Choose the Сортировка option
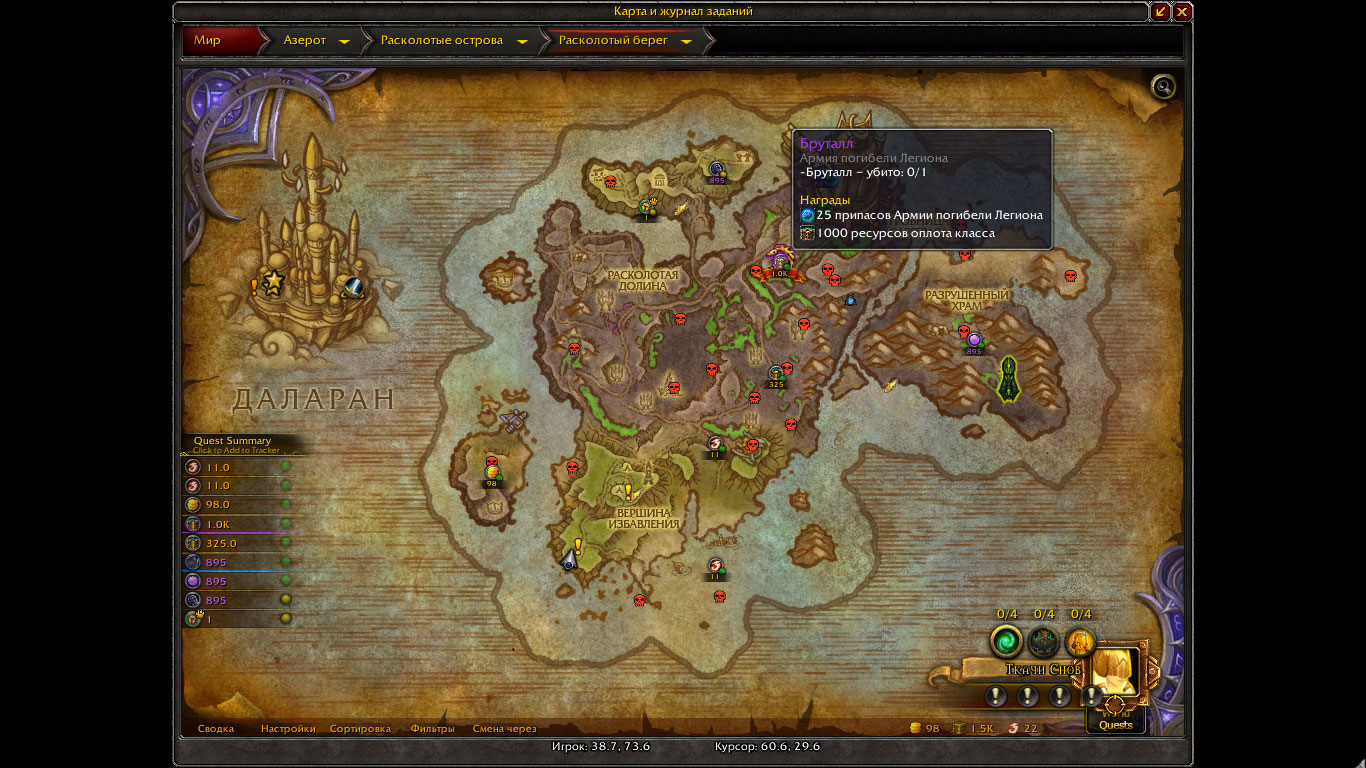This screenshot has width=1366, height=768. tap(360, 729)
